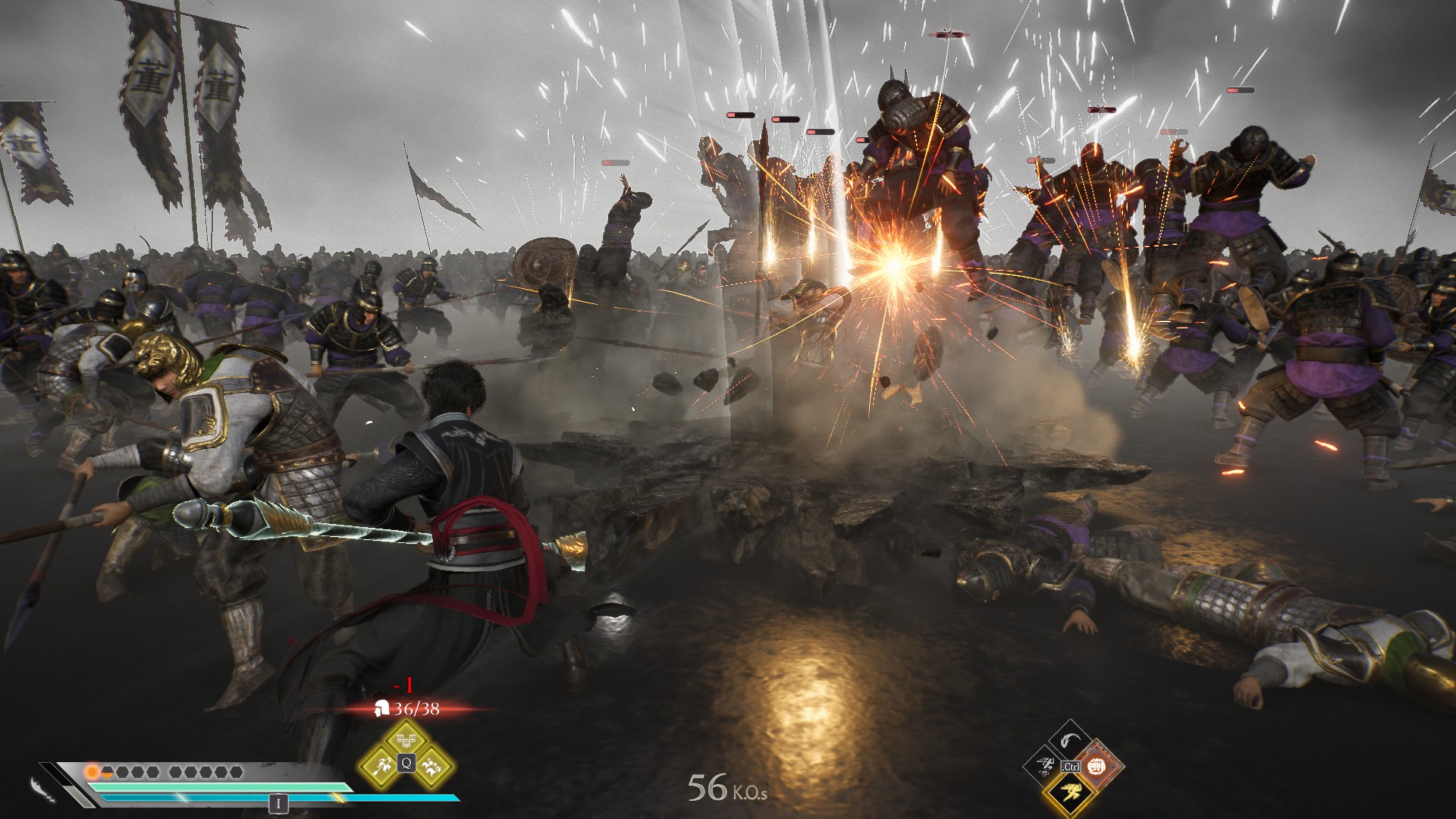The width and height of the screenshot is (1456, 819).
Task: Activate the highlighted golden dash battle art
Action: click(1070, 793)
